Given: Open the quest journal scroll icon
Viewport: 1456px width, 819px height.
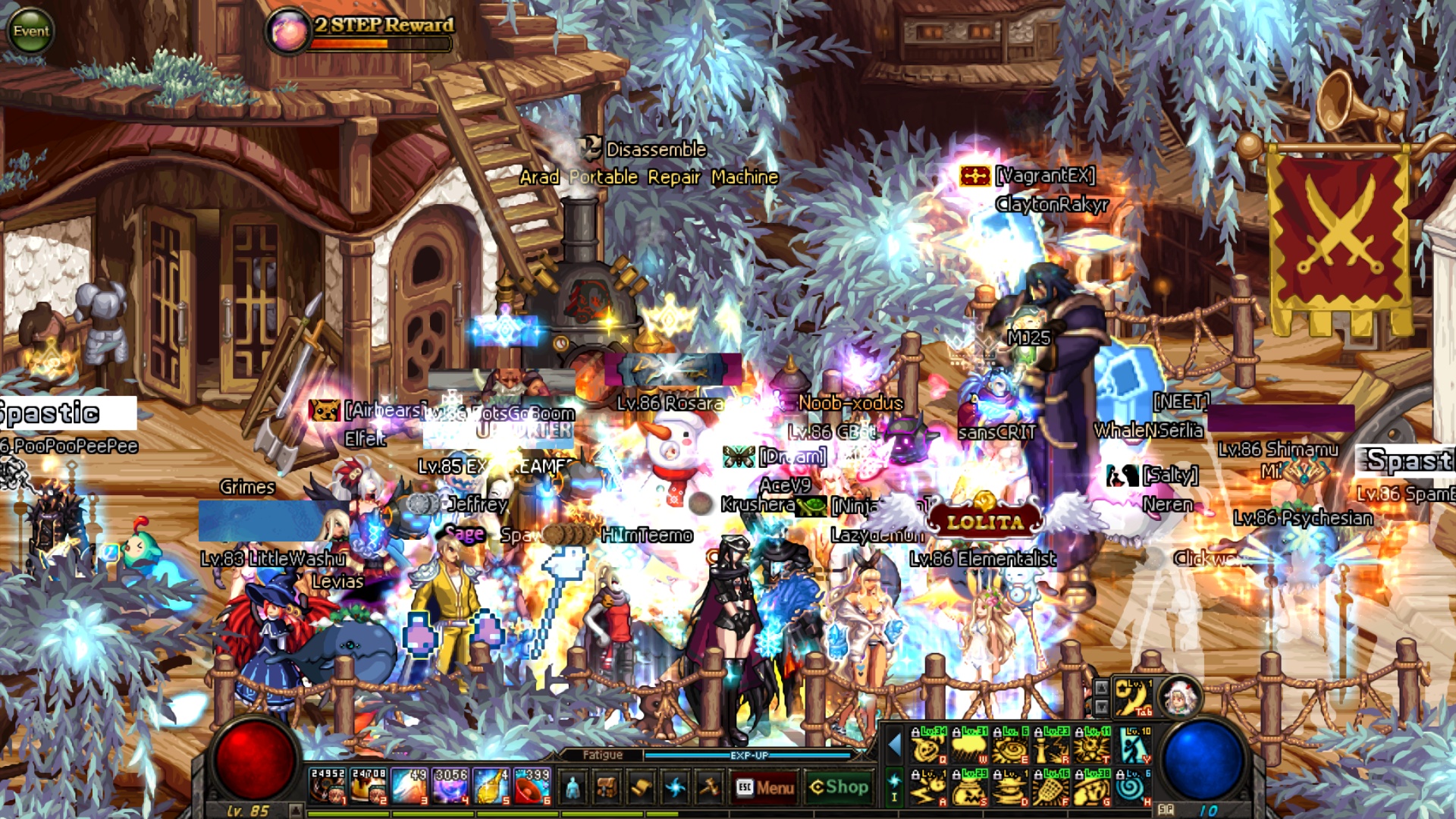Looking at the screenshot, I should (642, 787).
